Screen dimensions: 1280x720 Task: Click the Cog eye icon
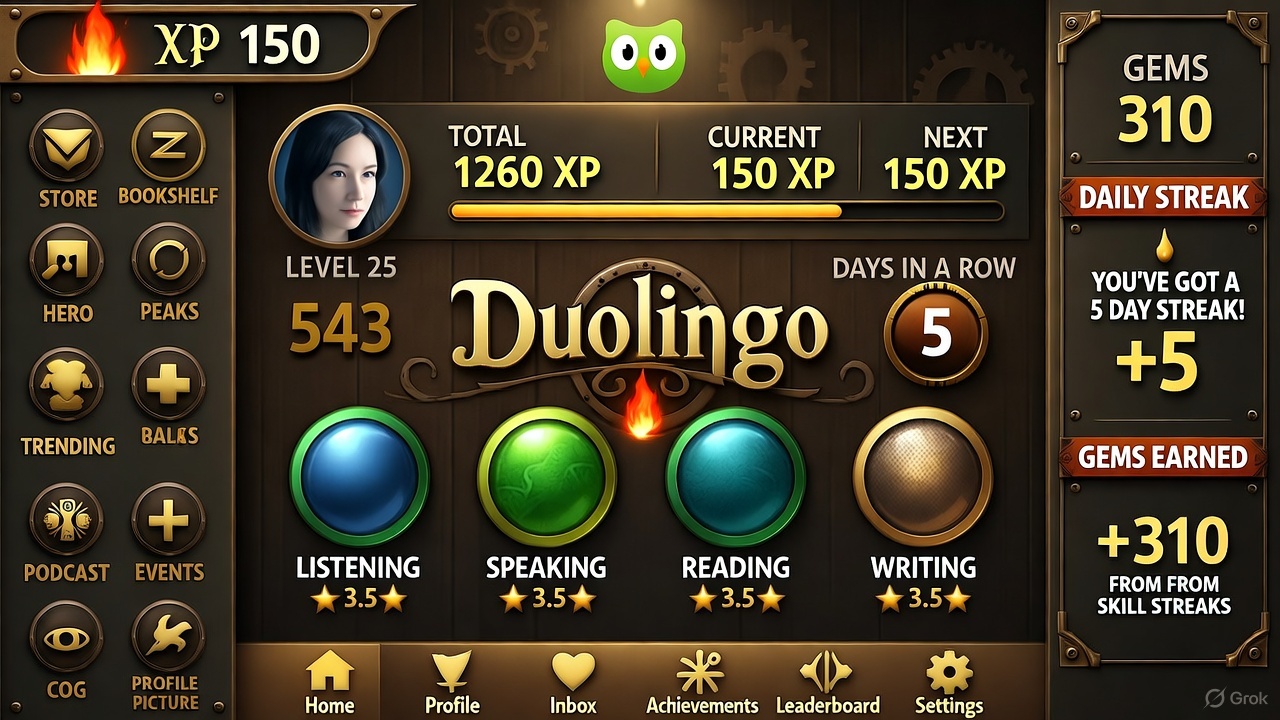click(x=67, y=637)
